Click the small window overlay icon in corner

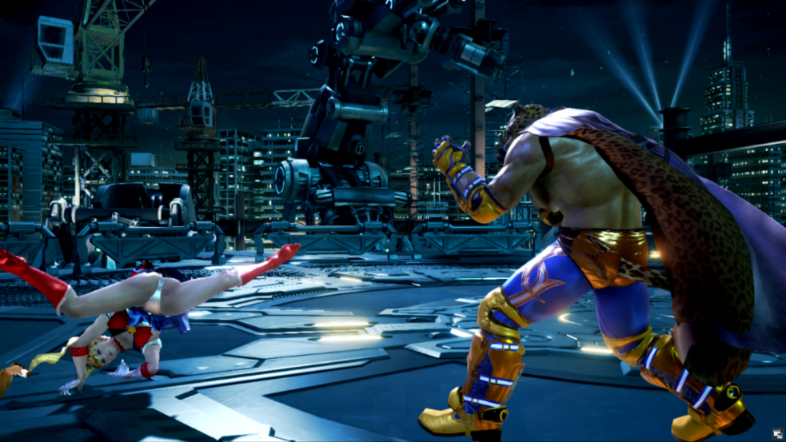click(775, 432)
